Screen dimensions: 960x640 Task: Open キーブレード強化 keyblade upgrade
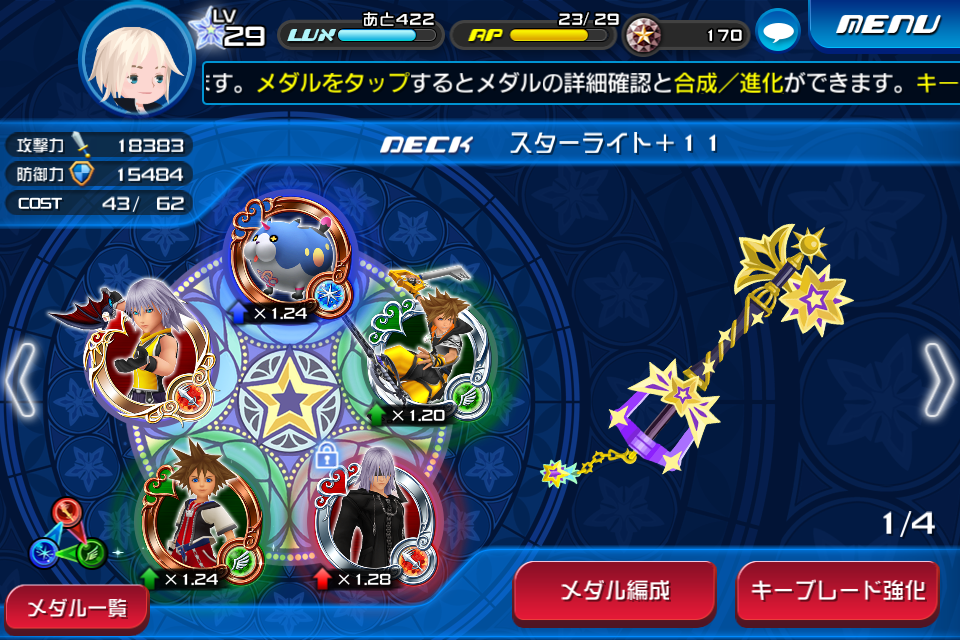[839, 591]
